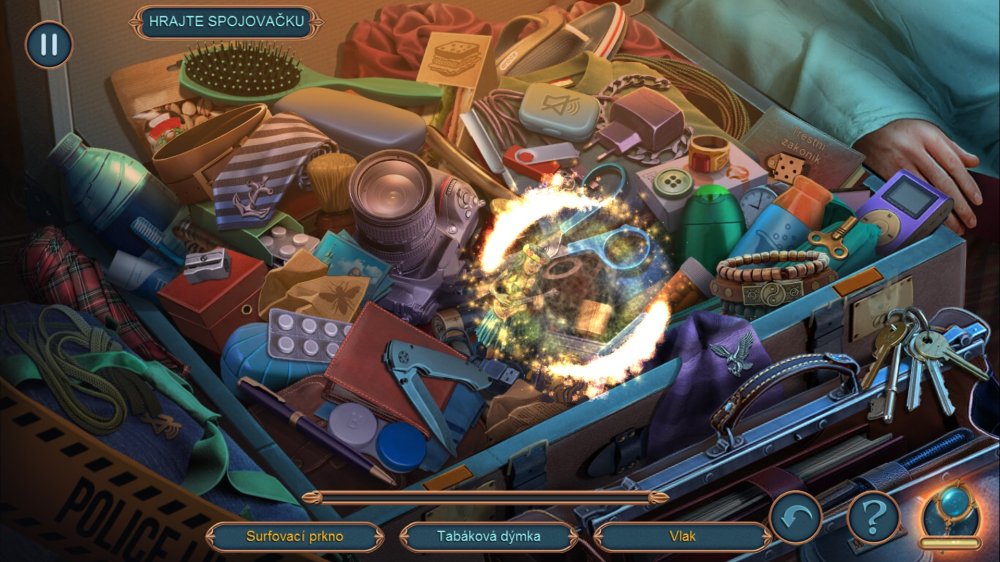The image size is (1000, 562).
Task: Select the 'Surfovací prkno' item label
Action: [294, 536]
